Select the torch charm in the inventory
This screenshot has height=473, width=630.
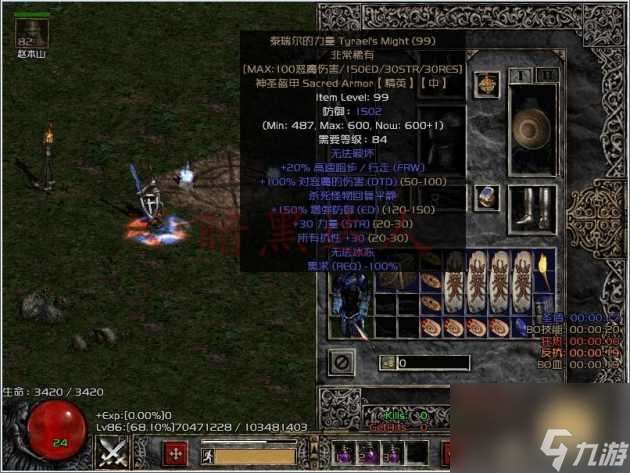pyautogui.click(x=542, y=263)
